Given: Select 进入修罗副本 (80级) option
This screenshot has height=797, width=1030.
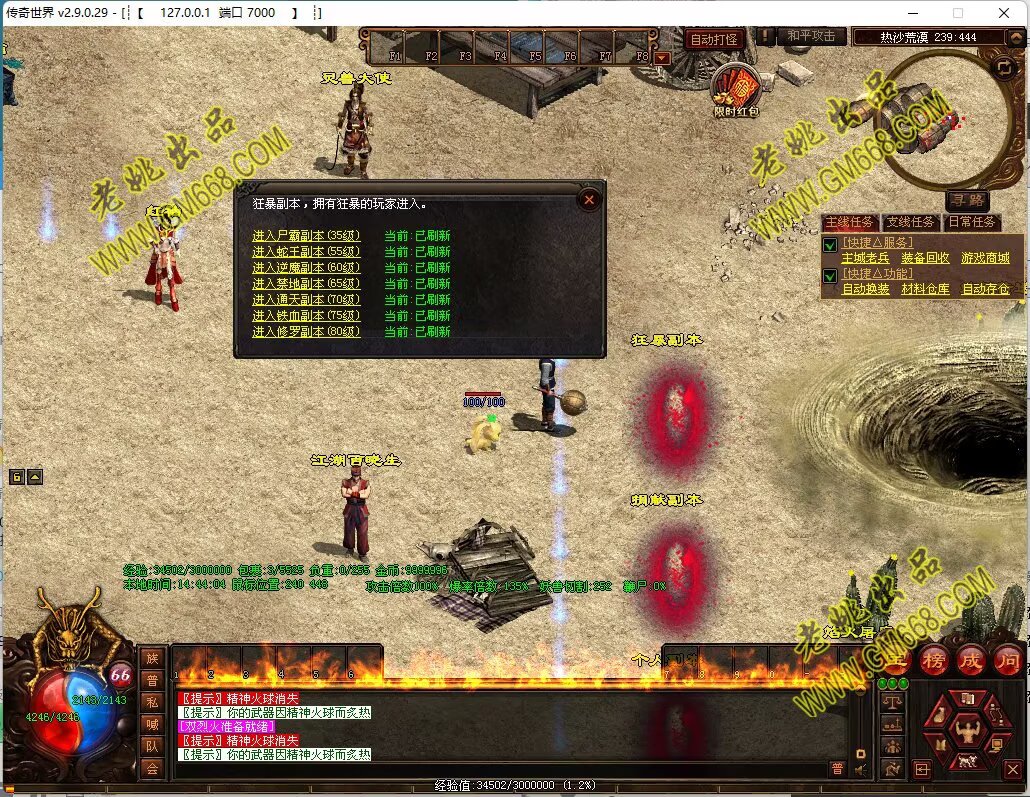Looking at the screenshot, I should [305, 332].
